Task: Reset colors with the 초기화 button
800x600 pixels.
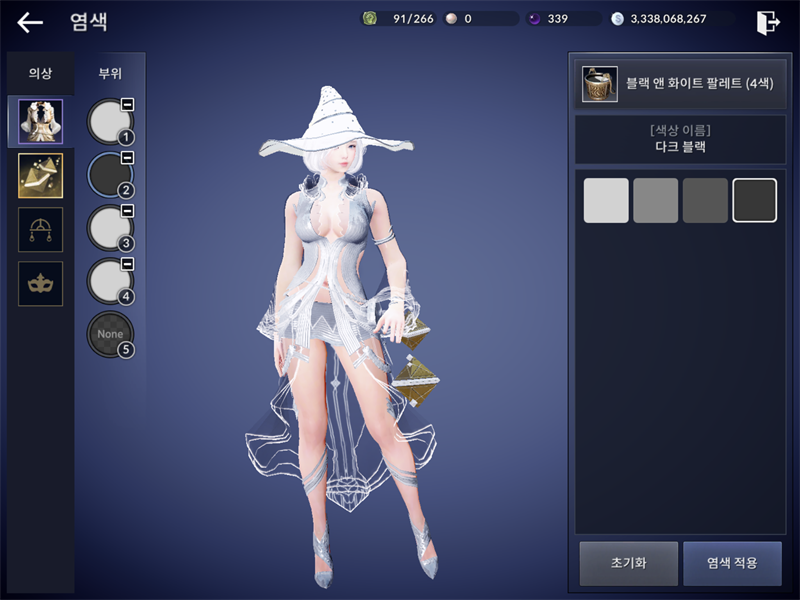Action: pyautogui.click(x=629, y=563)
